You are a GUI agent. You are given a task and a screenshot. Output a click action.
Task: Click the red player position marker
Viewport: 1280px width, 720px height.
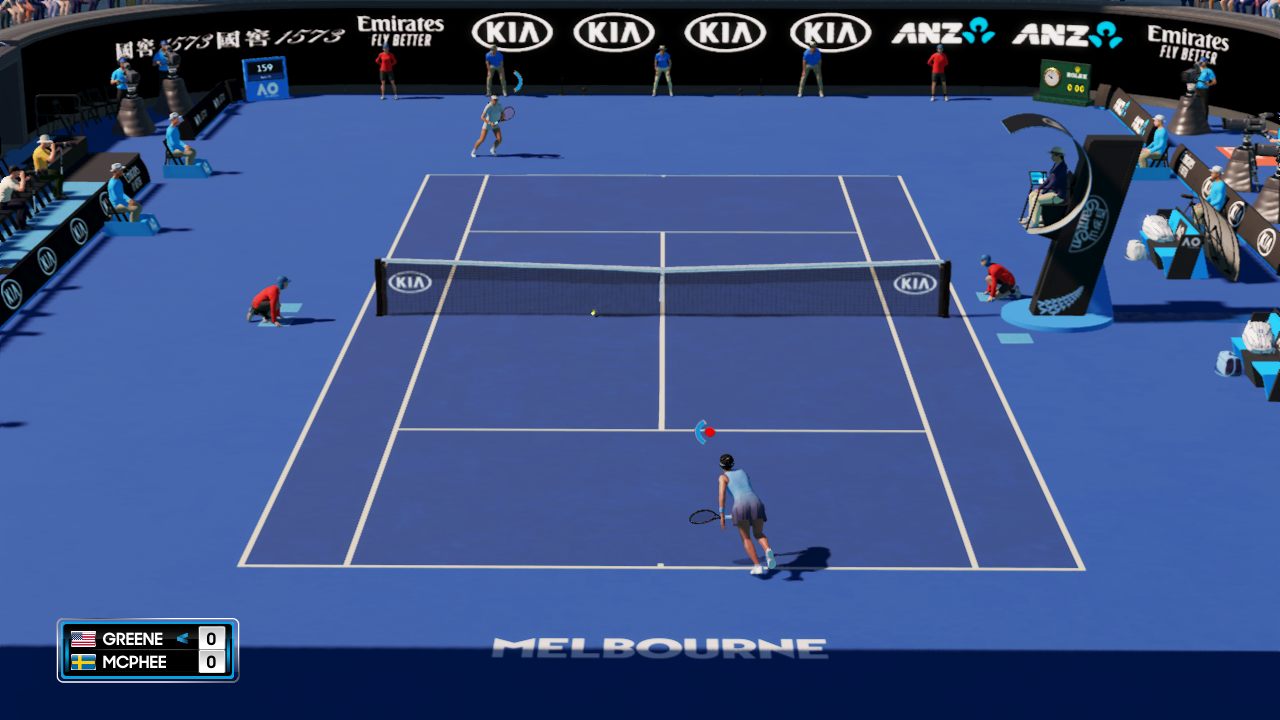(x=712, y=430)
